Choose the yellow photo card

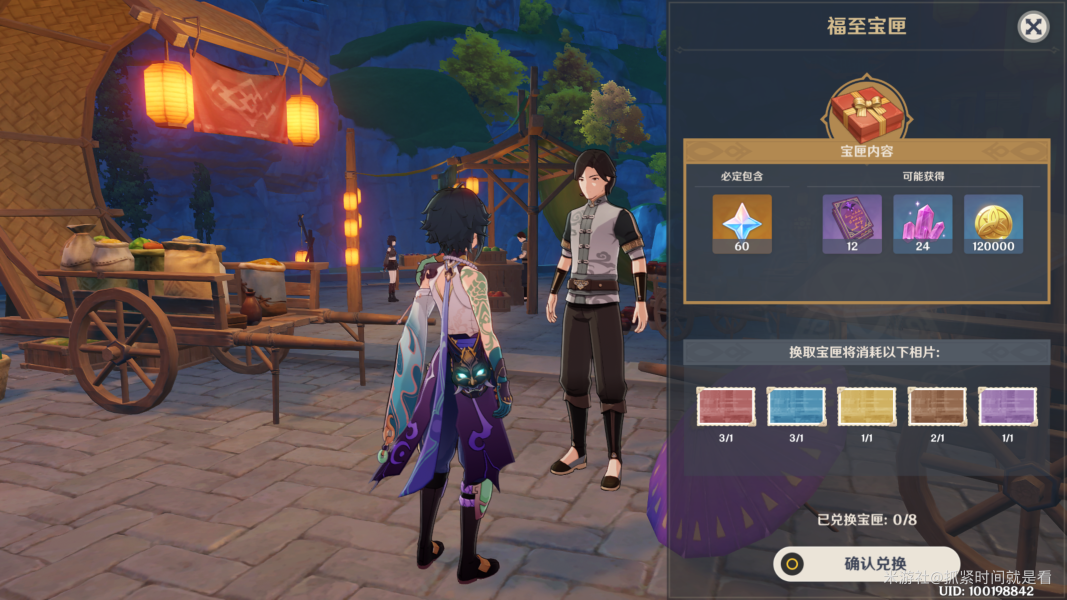tap(866, 407)
